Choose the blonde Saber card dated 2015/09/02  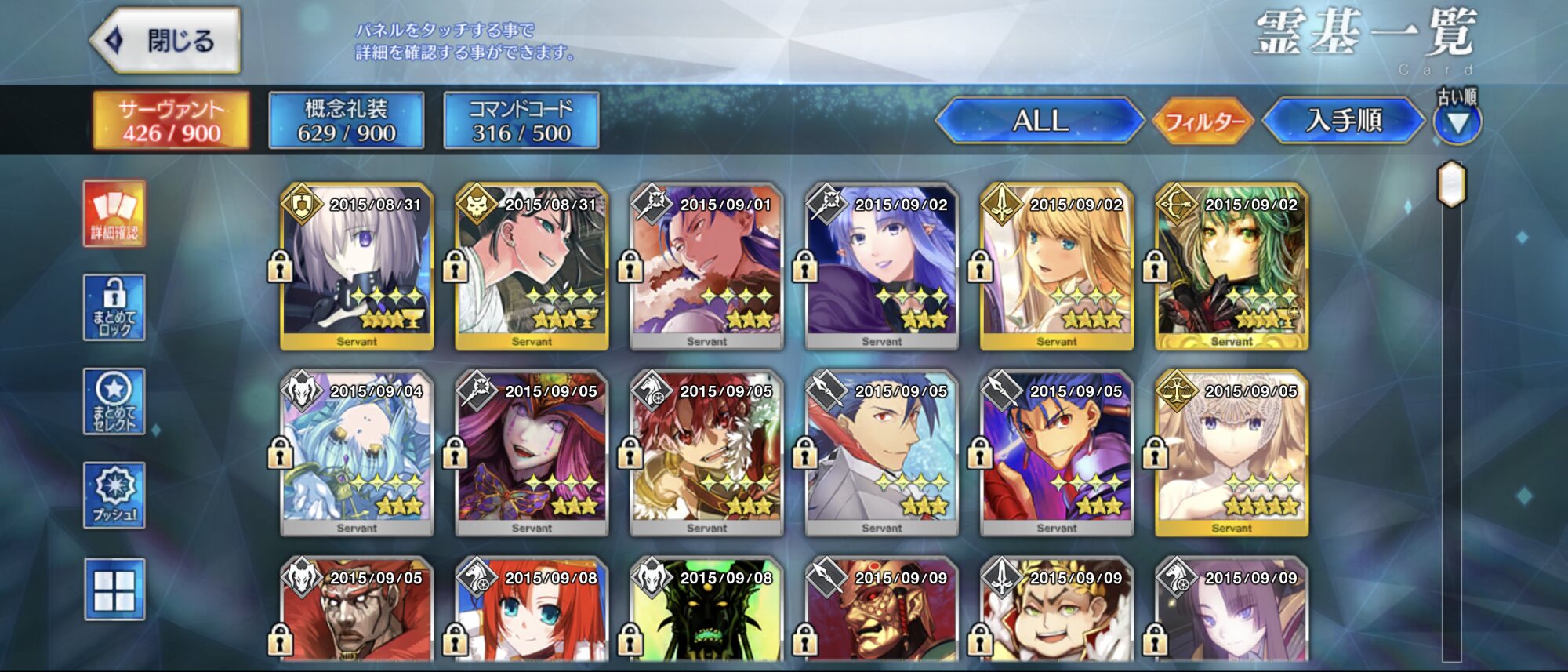1056,267
